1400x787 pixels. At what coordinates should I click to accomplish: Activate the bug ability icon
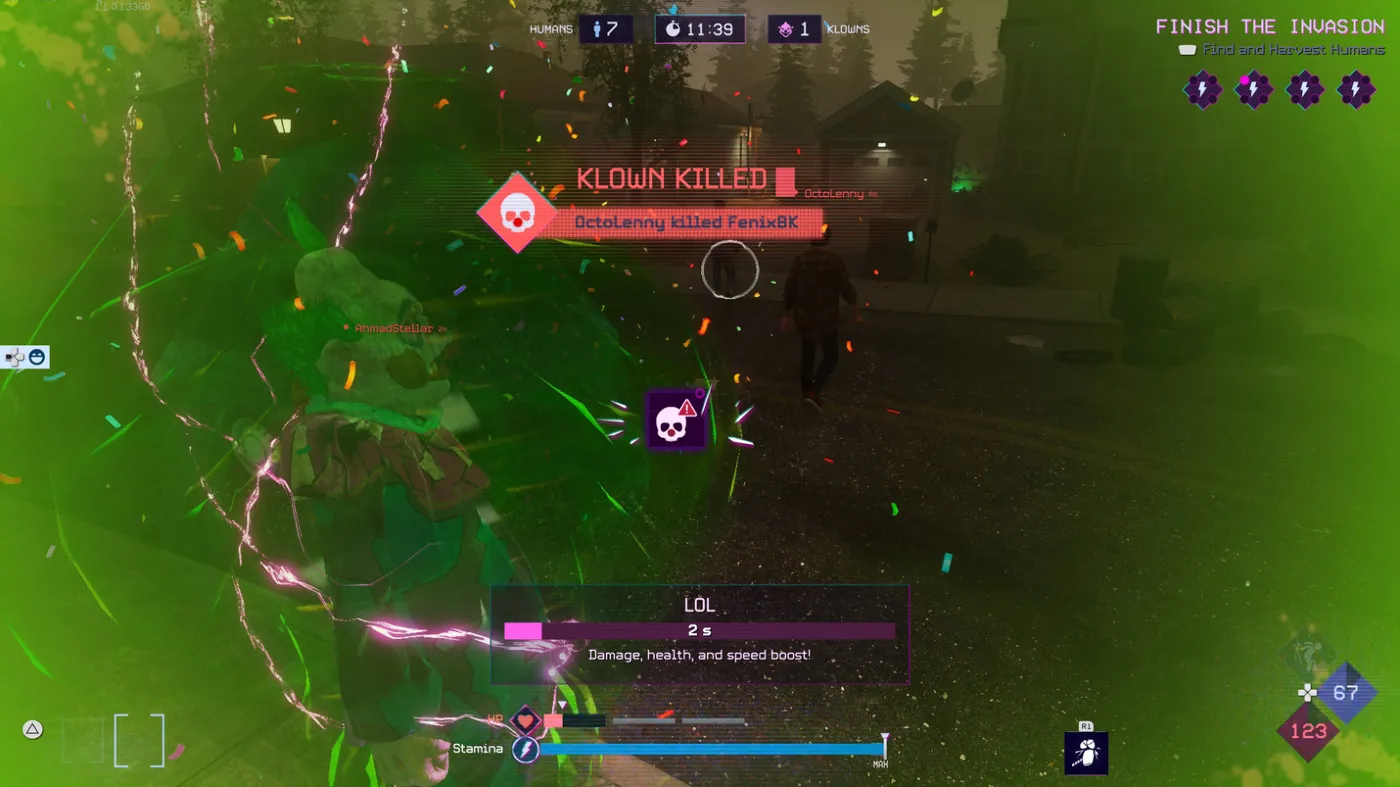point(1086,753)
